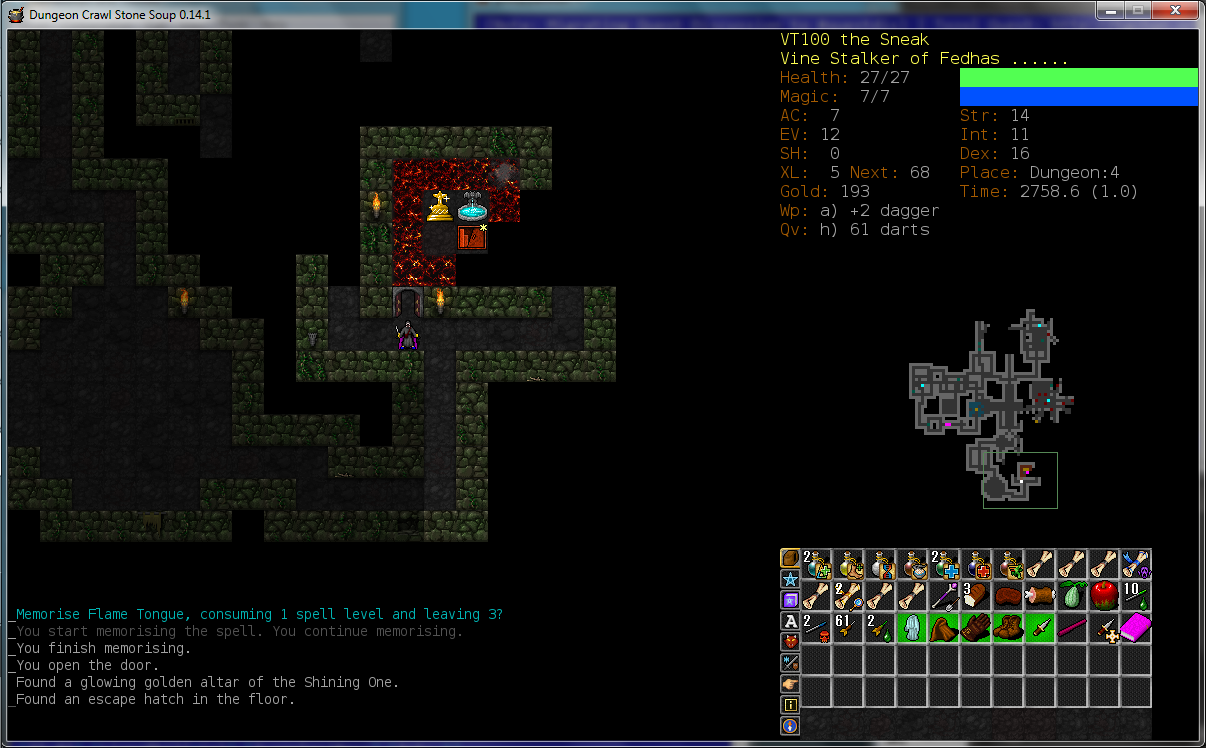Select the stack of 61 darts
The image size is (1206, 748).
848,628
